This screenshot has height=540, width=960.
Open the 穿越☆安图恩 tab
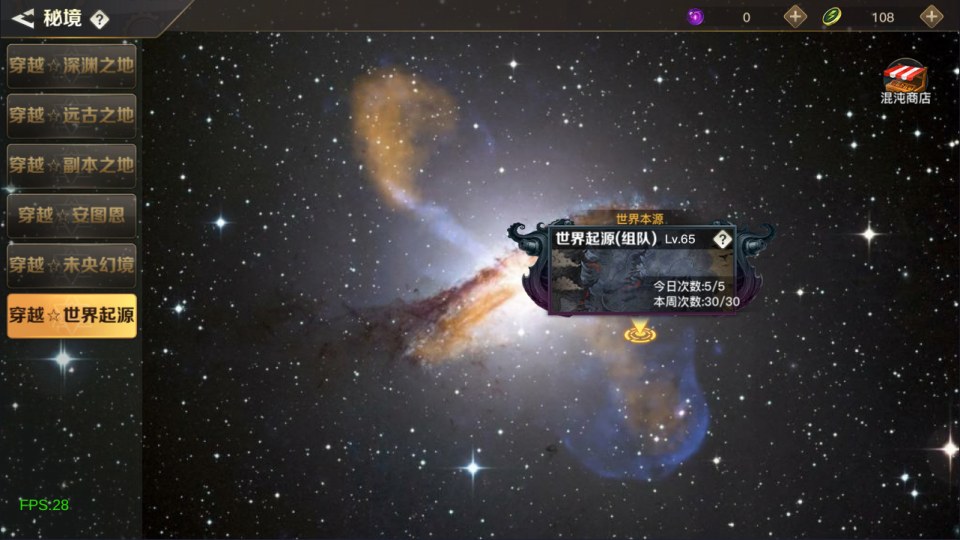tap(71, 215)
